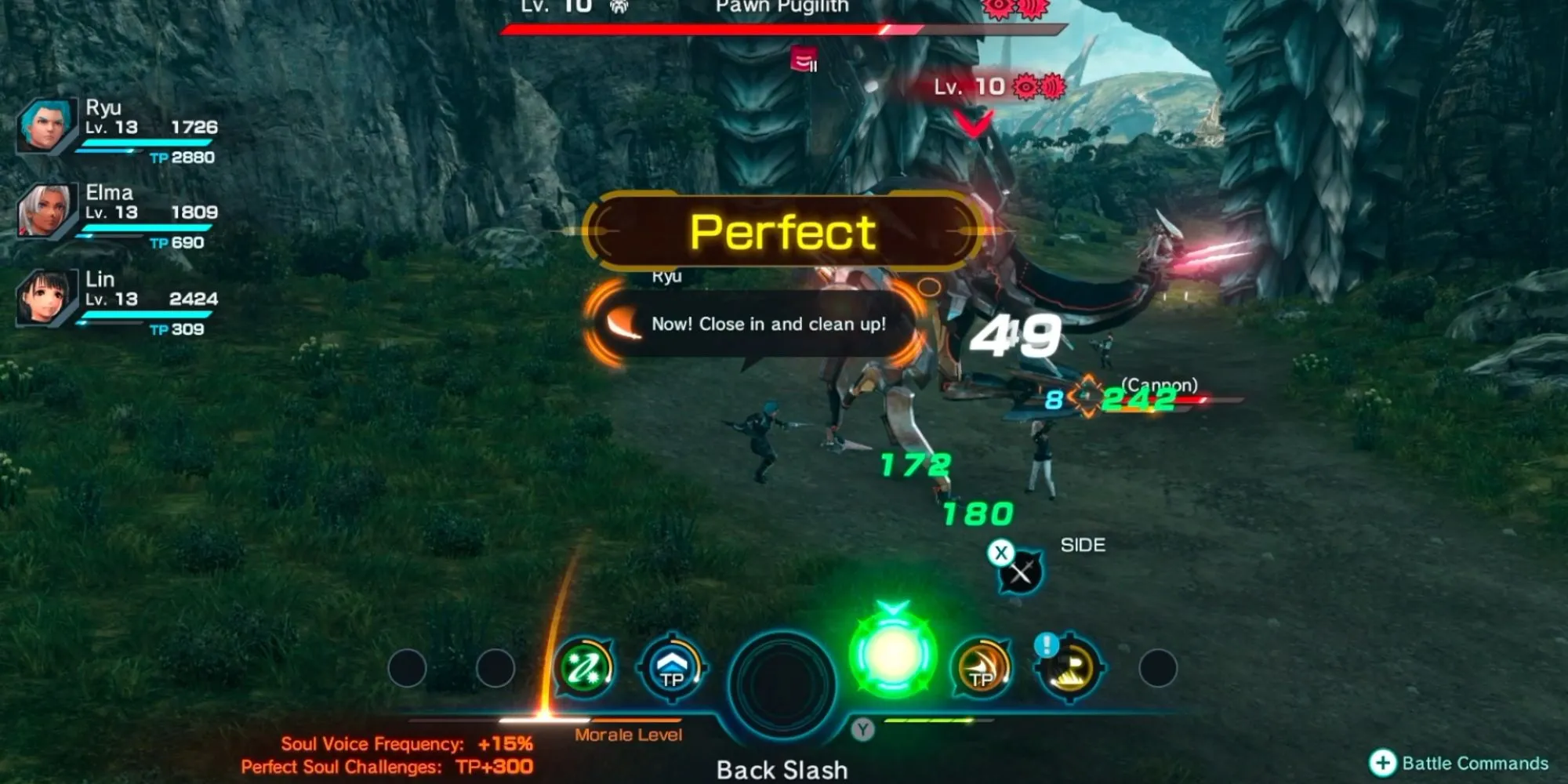Select the large center auto-attack circle
1568x784 pixels.
point(782,681)
